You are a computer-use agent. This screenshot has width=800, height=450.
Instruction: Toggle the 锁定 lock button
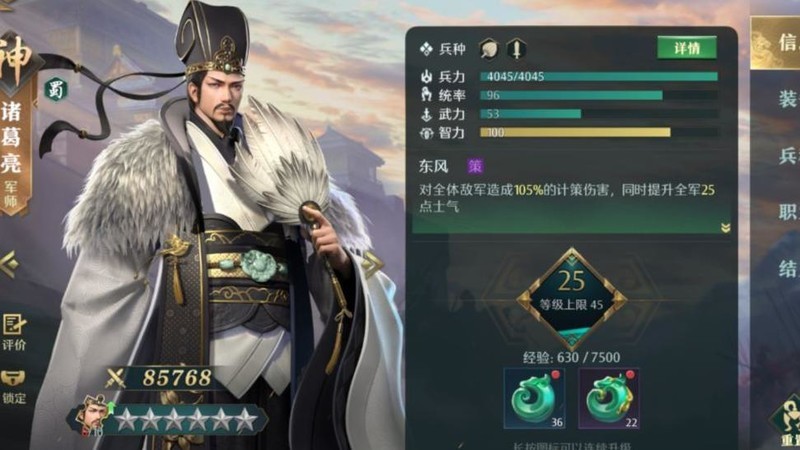click(14, 387)
